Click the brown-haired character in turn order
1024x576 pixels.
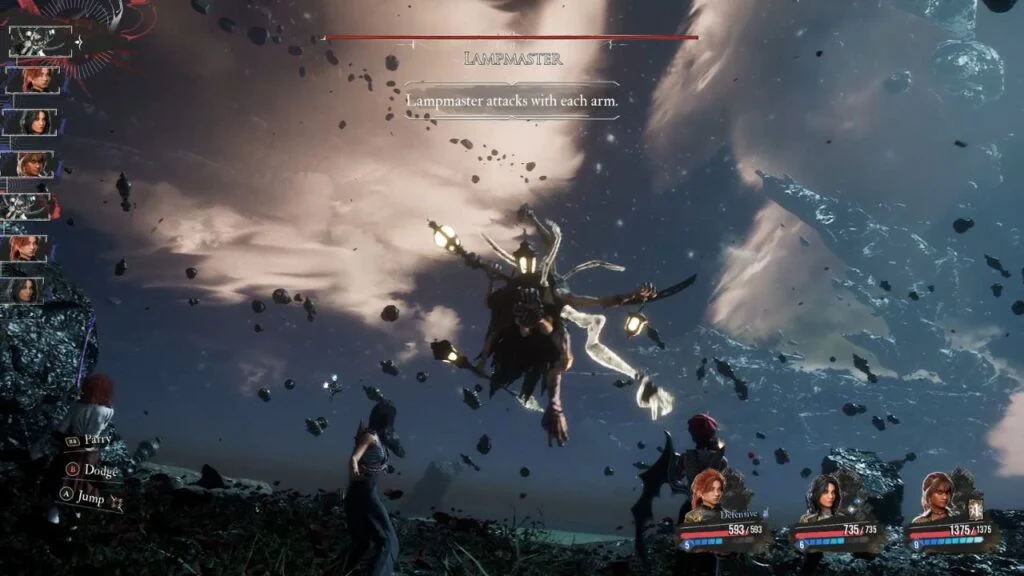point(34,164)
